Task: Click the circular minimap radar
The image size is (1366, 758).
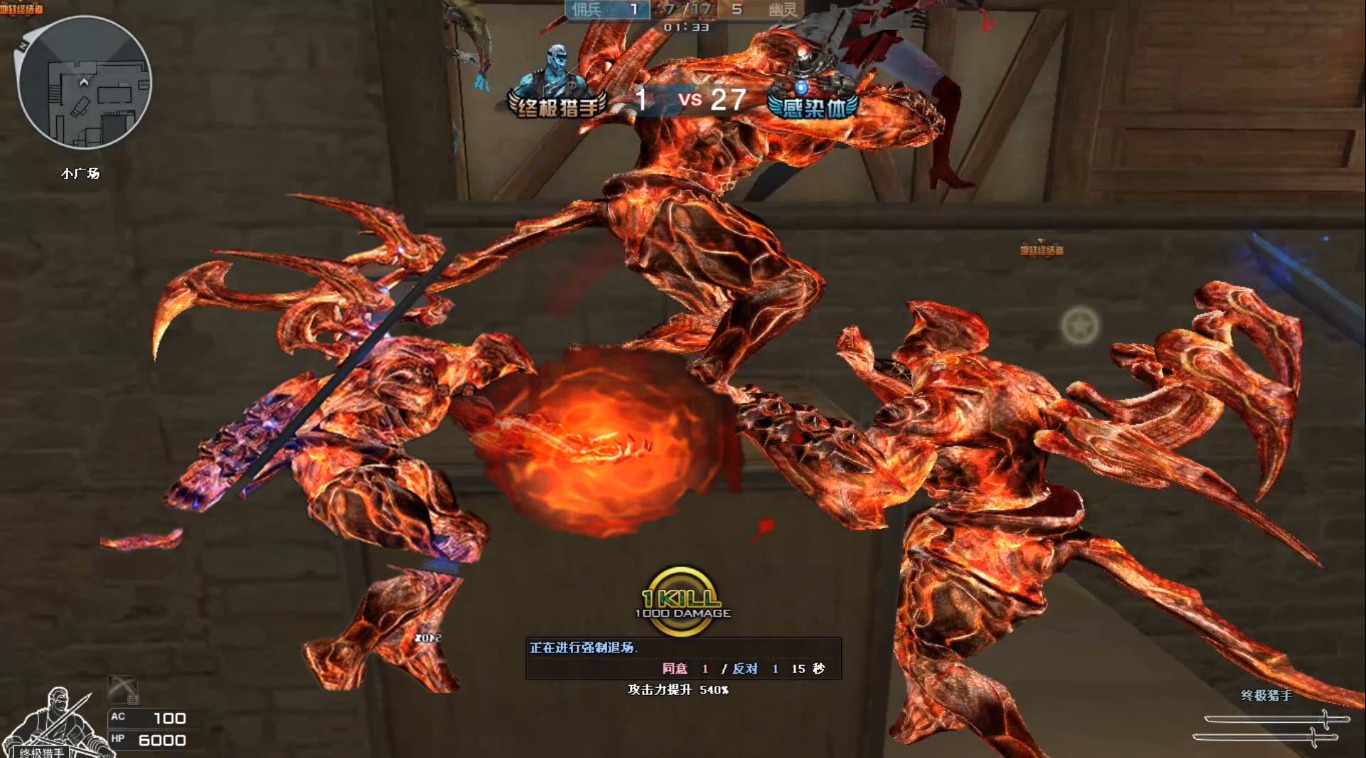Action: coord(84,83)
